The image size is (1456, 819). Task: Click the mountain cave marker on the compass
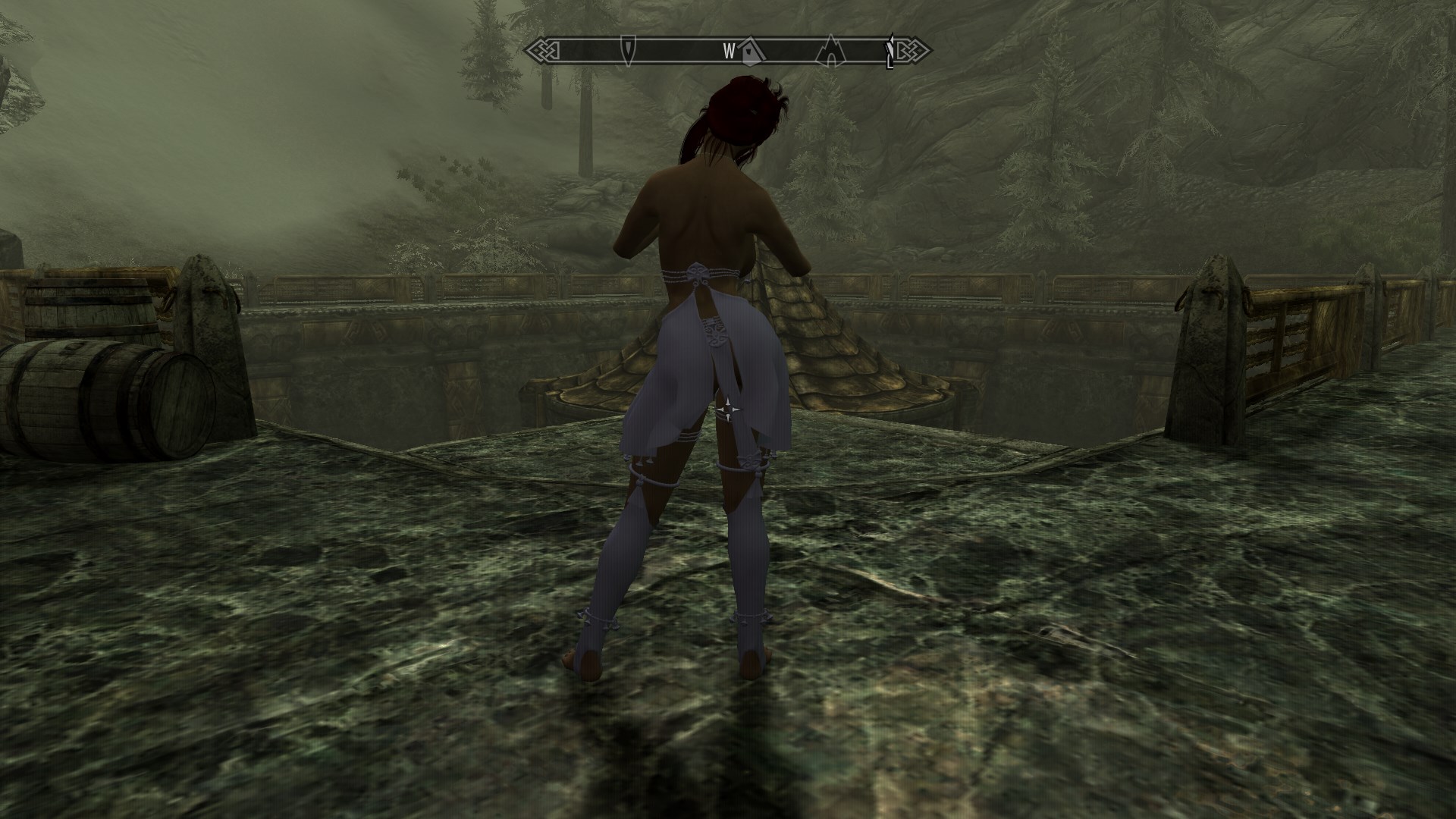click(x=831, y=49)
